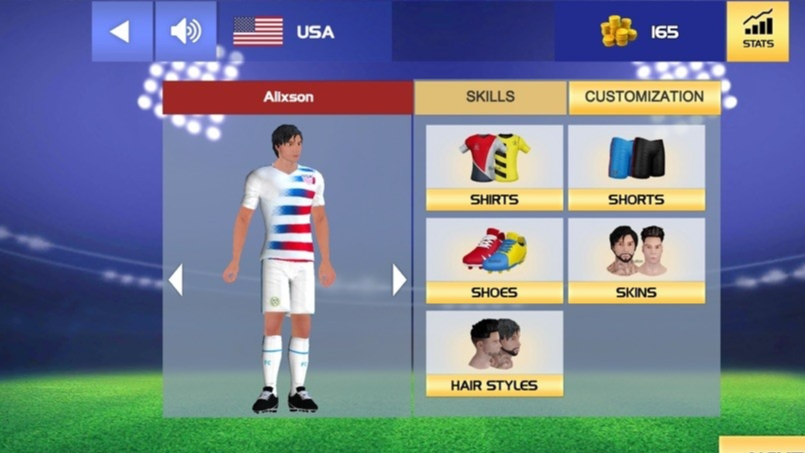Browse the Hair Styles category

[x=494, y=353]
